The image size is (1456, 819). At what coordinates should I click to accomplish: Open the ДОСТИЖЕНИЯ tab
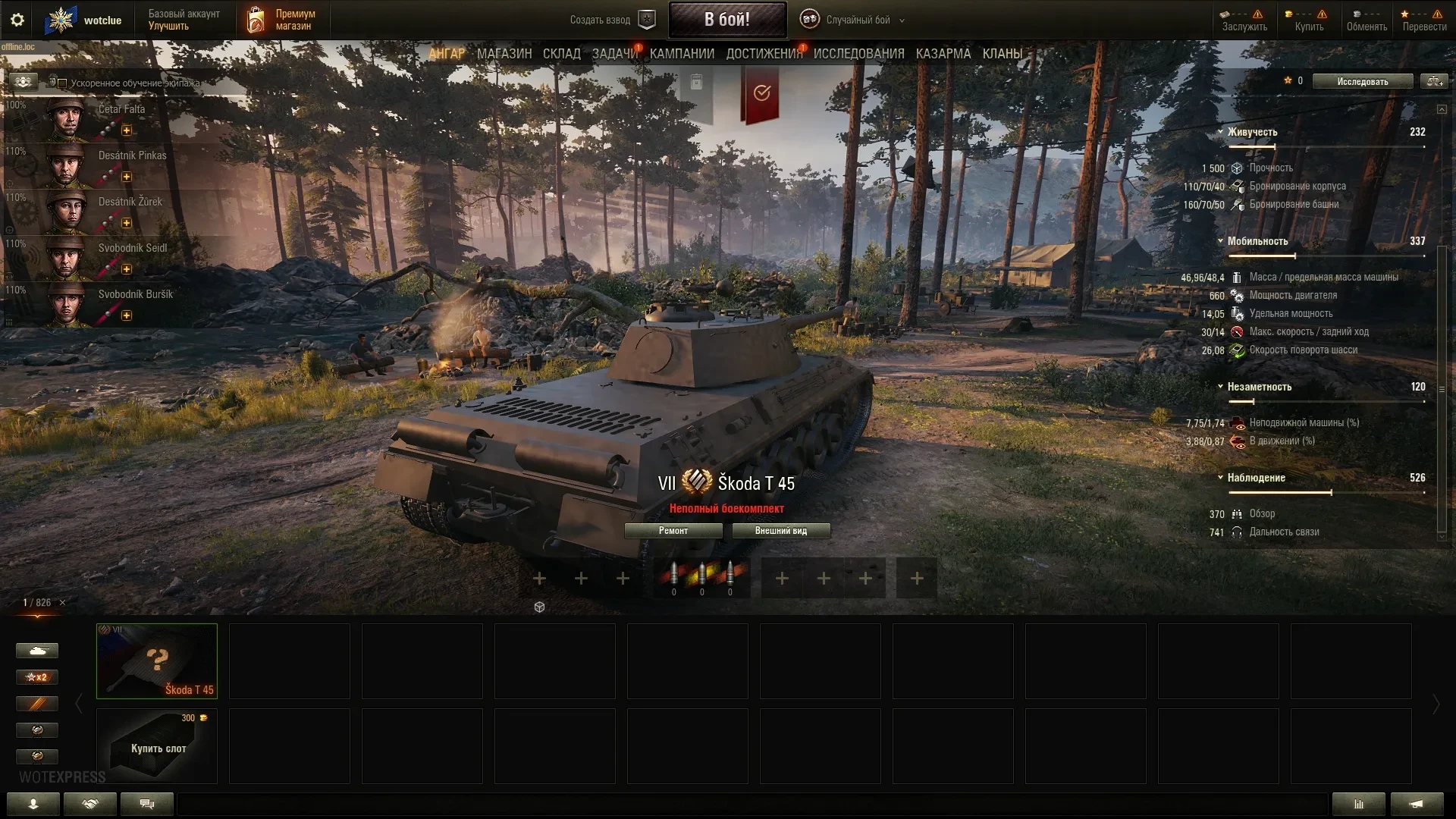pyautogui.click(x=764, y=54)
